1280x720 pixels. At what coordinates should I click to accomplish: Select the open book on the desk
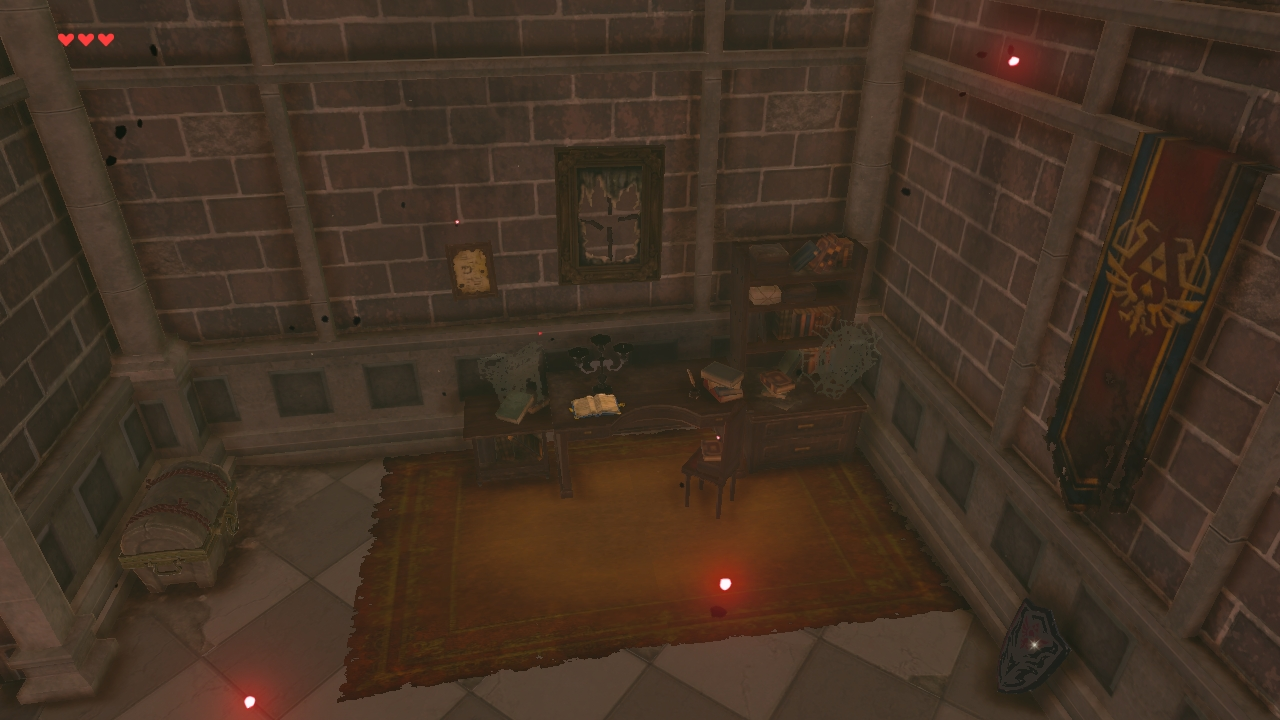(596, 404)
